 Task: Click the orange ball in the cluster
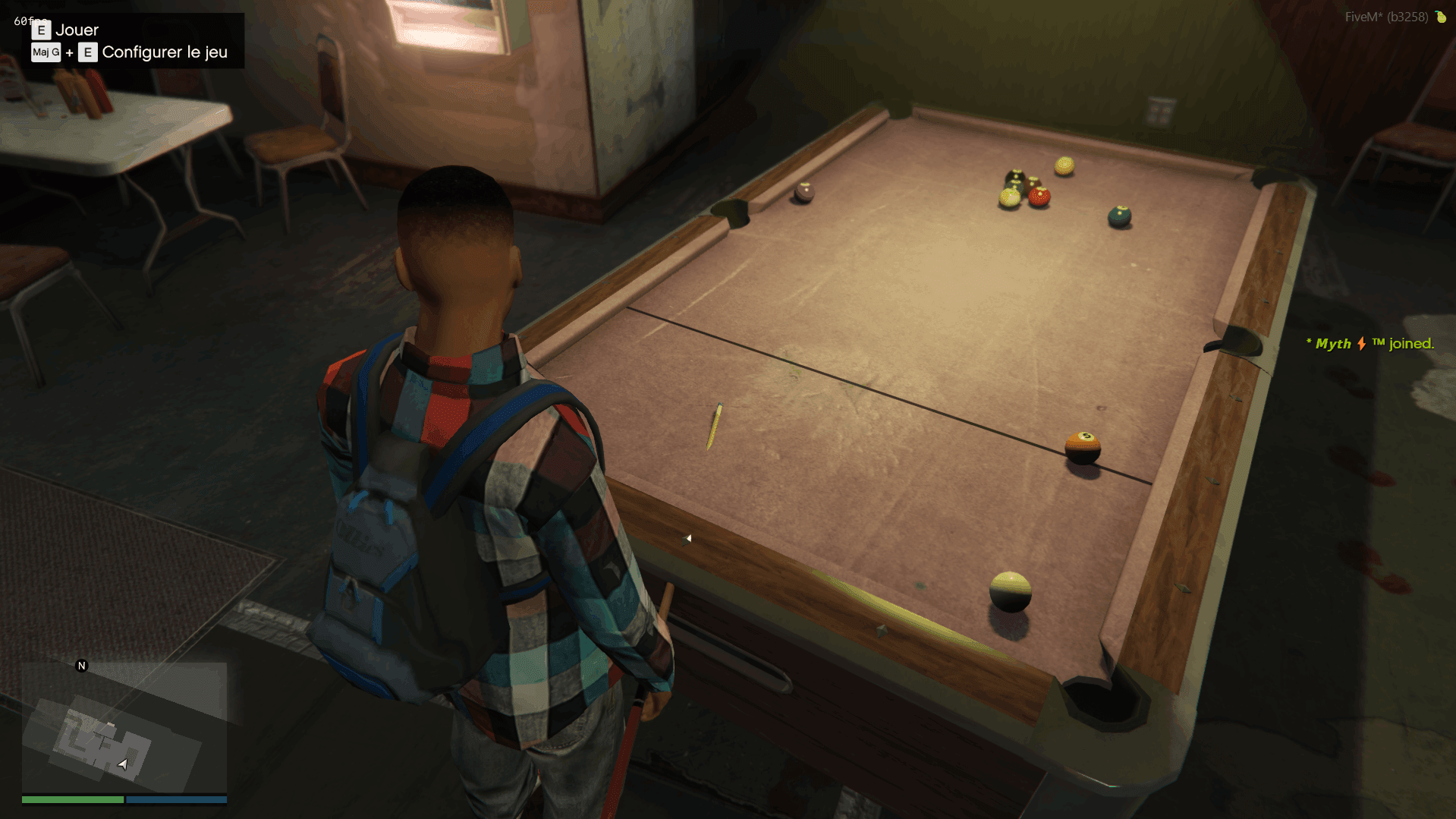point(1039,197)
